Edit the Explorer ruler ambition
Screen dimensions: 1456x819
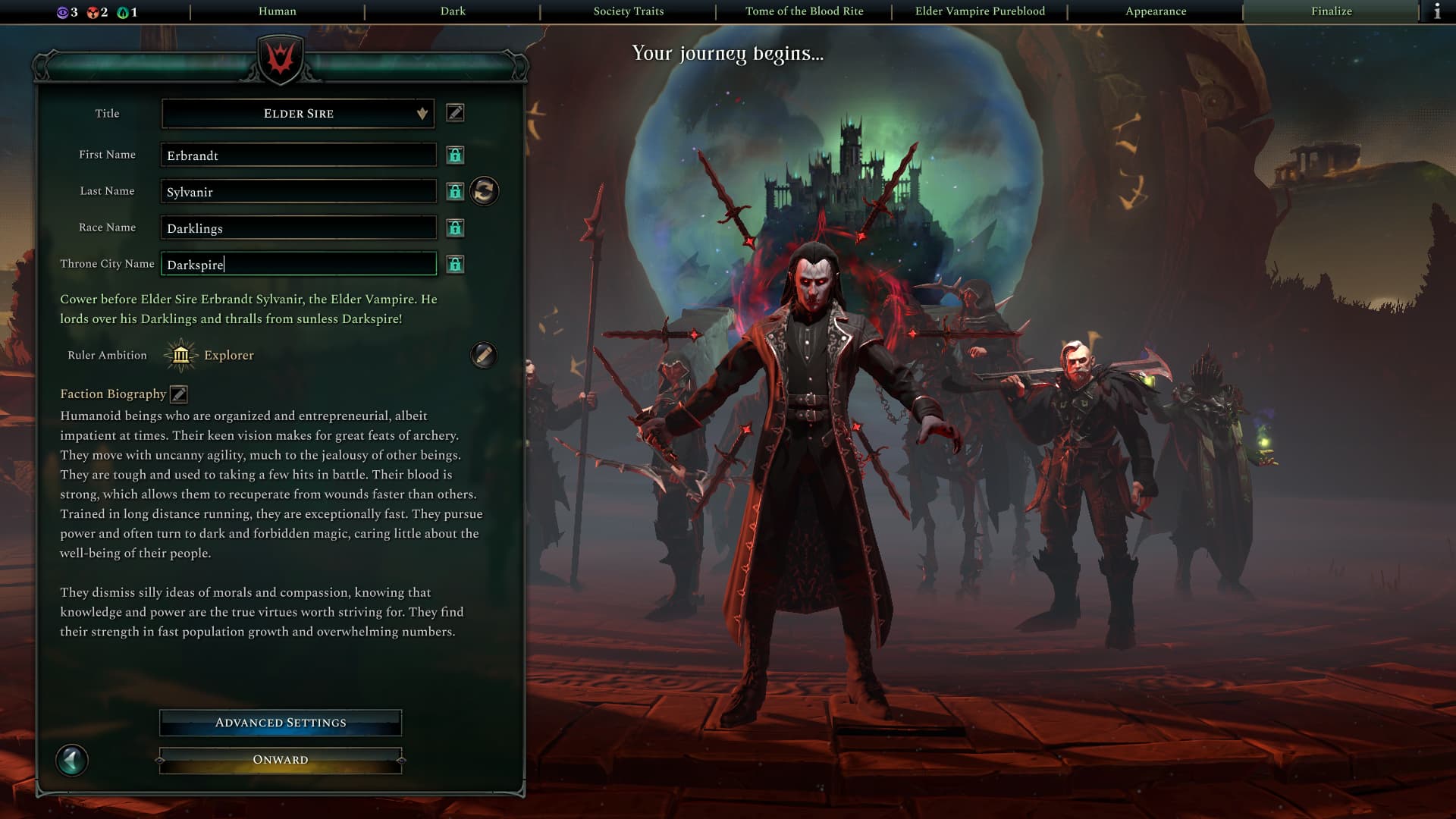(483, 355)
